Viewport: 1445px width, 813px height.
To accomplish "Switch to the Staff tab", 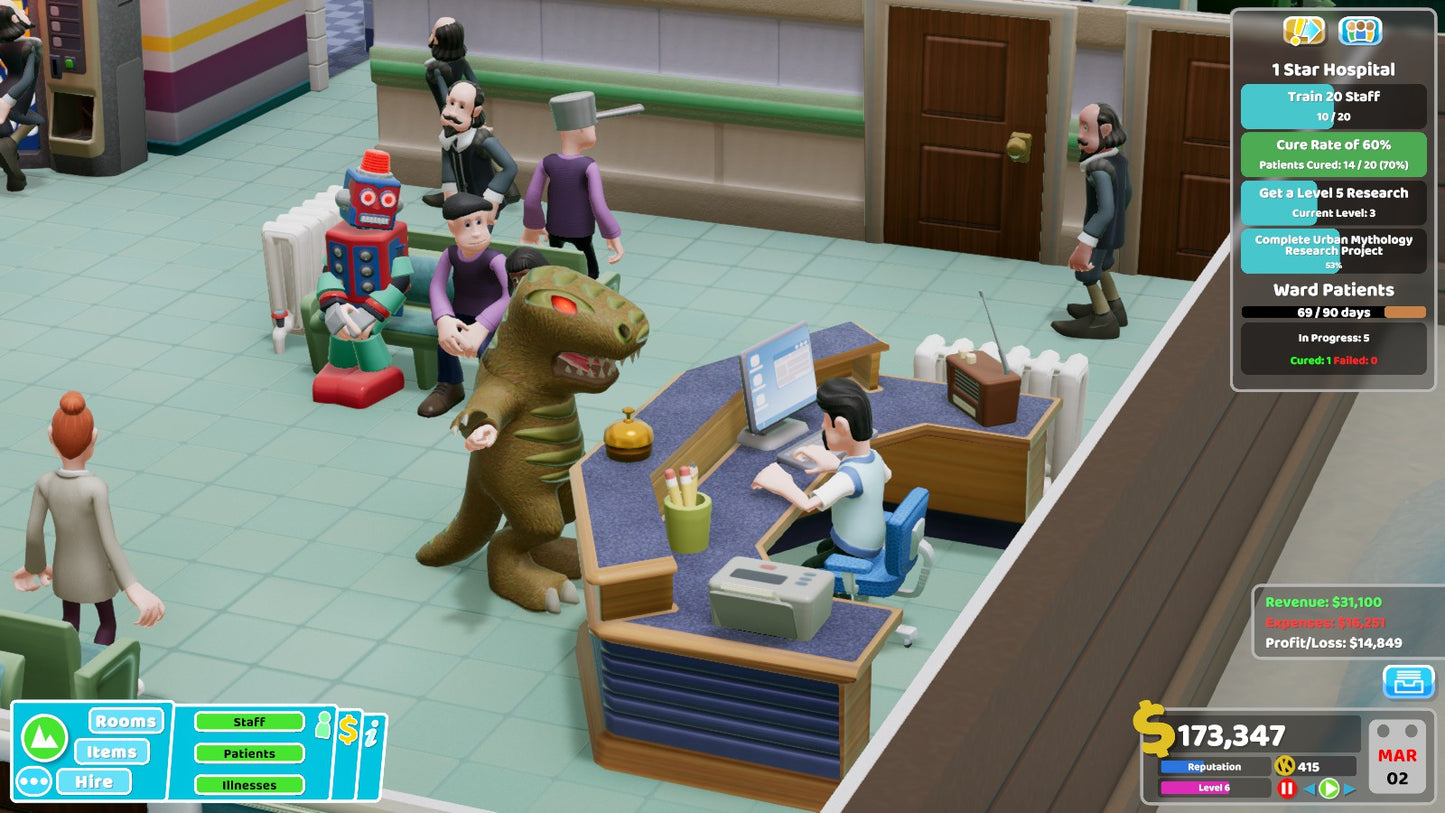I will pyautogui.click(x=249, y=721).
